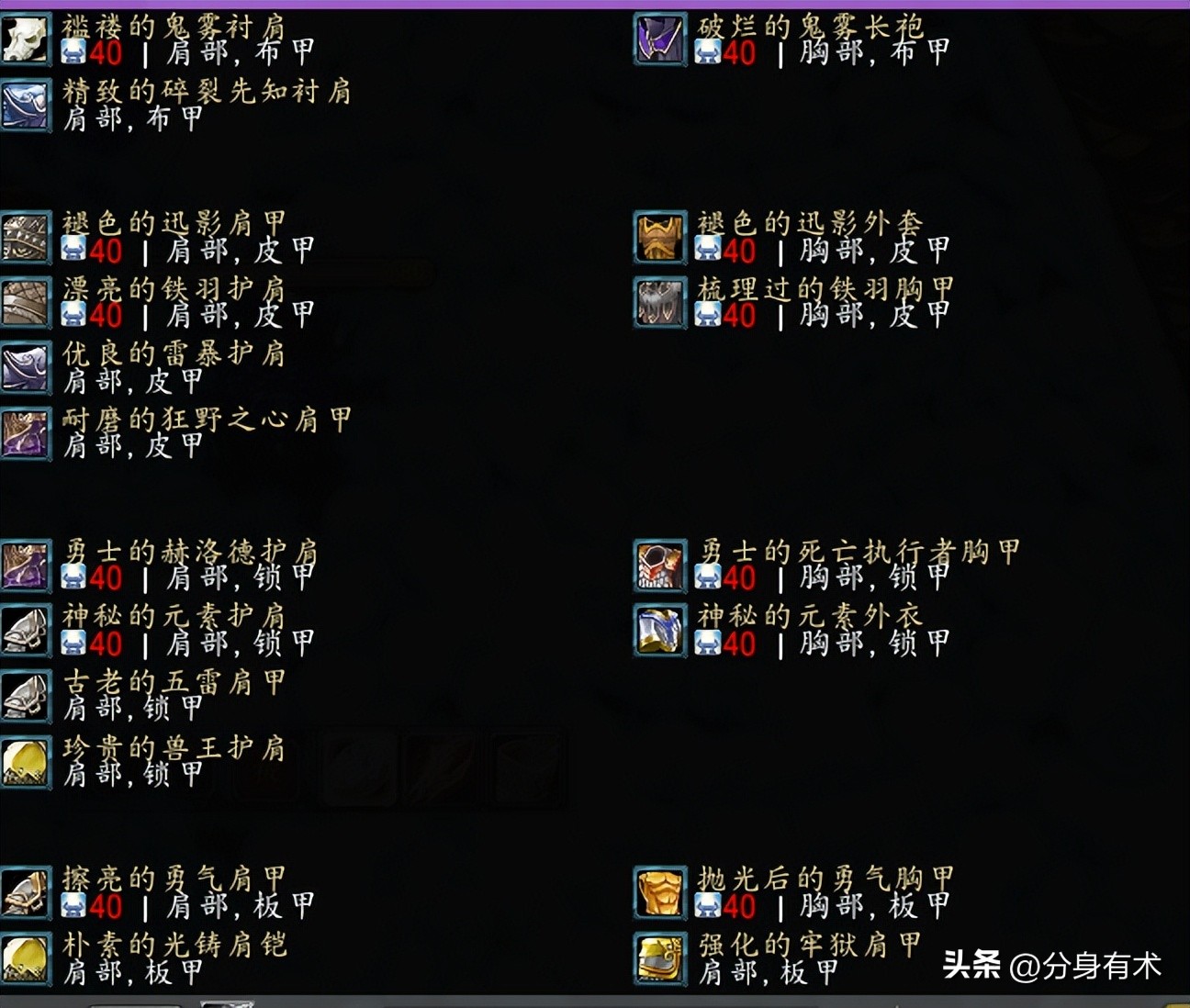Open the 耐磨的狂野之心肩甲 item link
Viewport: 1190px width, 1008px height.
[x=202, y=420]
